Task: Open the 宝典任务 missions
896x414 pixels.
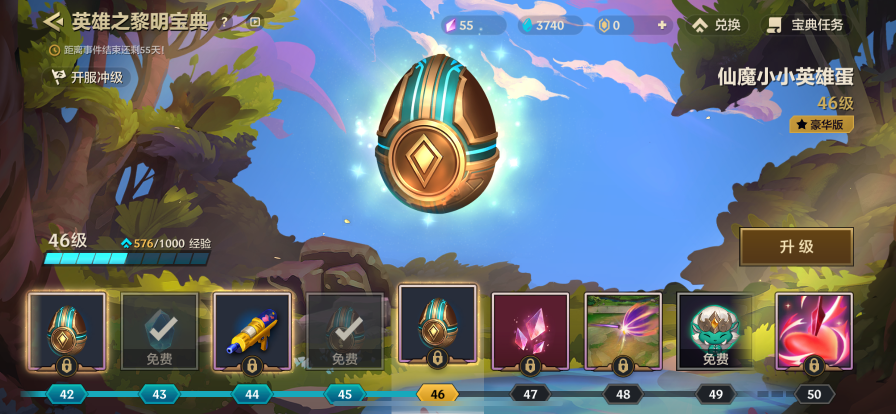Action: pos(806,25)
